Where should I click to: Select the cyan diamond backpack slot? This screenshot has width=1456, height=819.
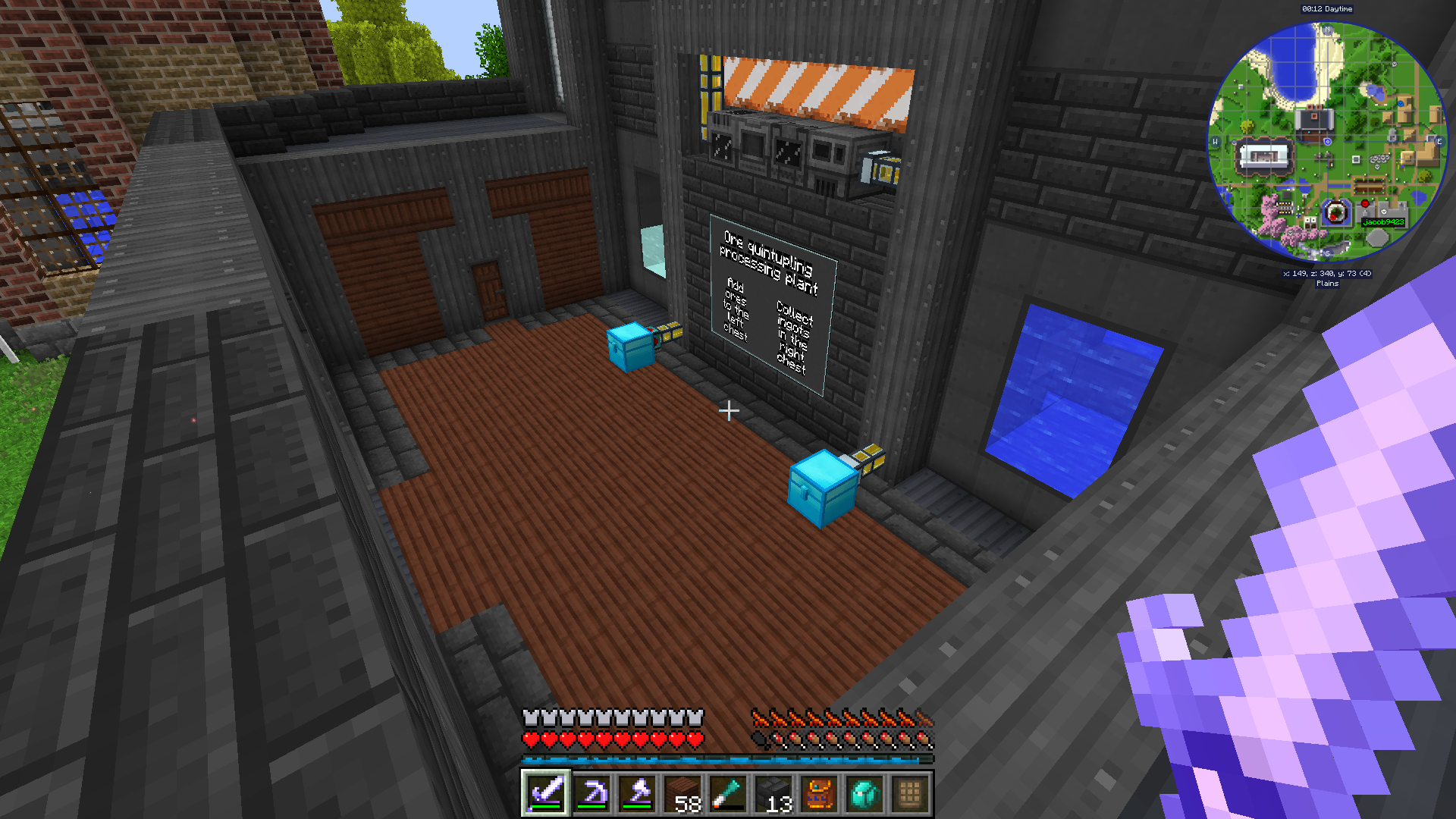tap(864, 794)
